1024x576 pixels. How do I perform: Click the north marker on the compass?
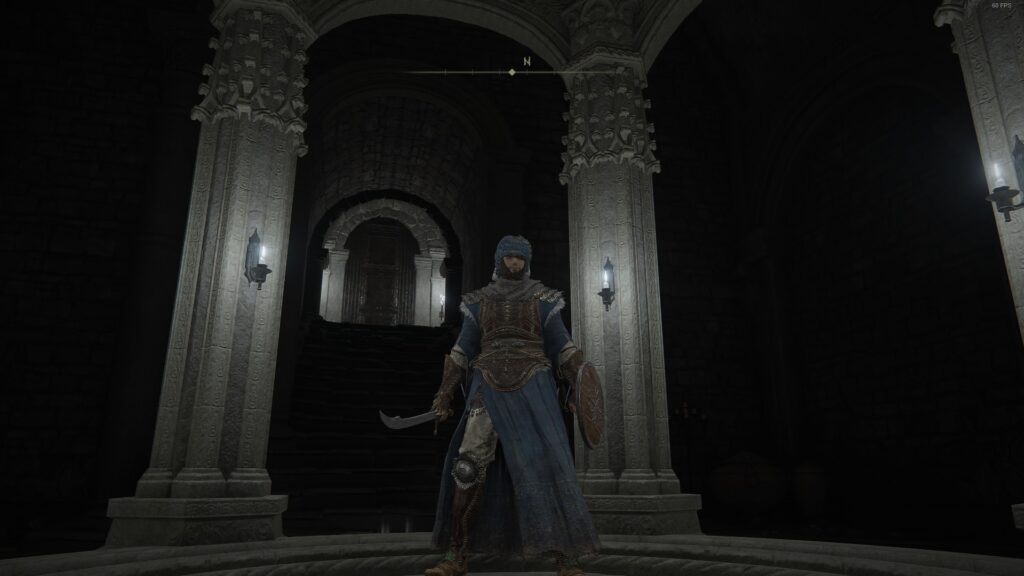click(x=526, y=62)
